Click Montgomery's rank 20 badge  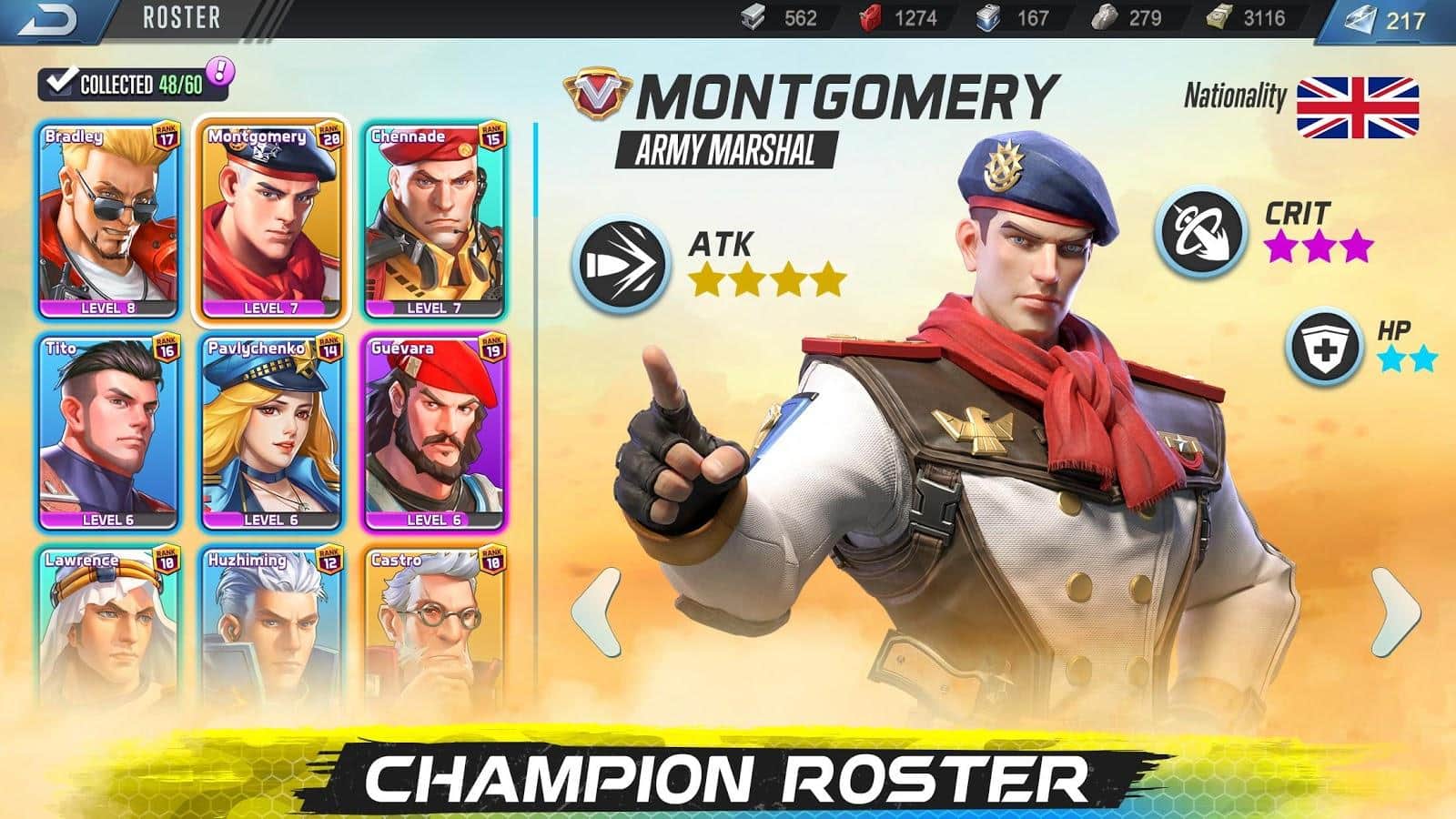pos(329,136)
